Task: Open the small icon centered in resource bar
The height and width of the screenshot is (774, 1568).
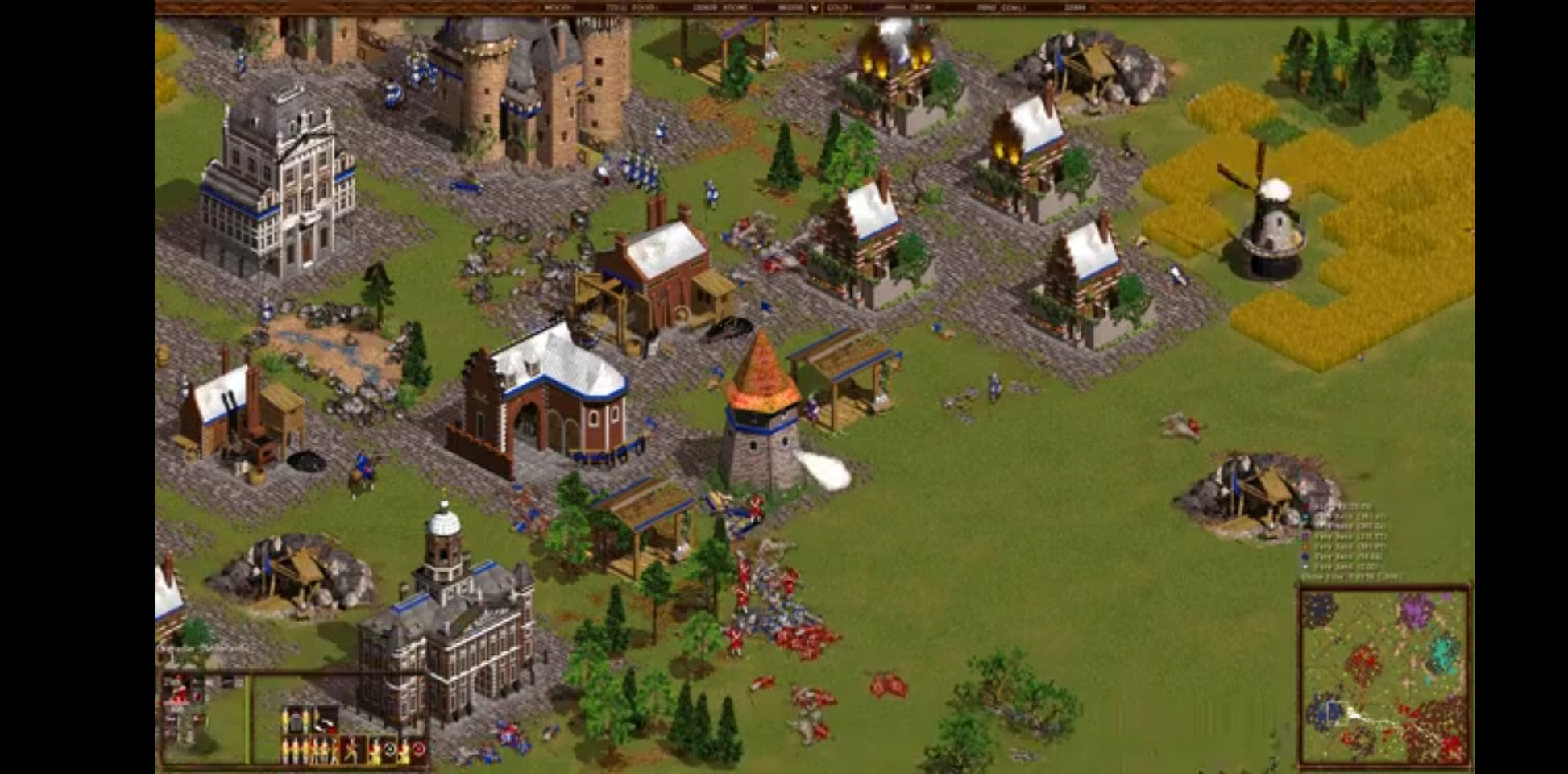Action: click(814, 8)
